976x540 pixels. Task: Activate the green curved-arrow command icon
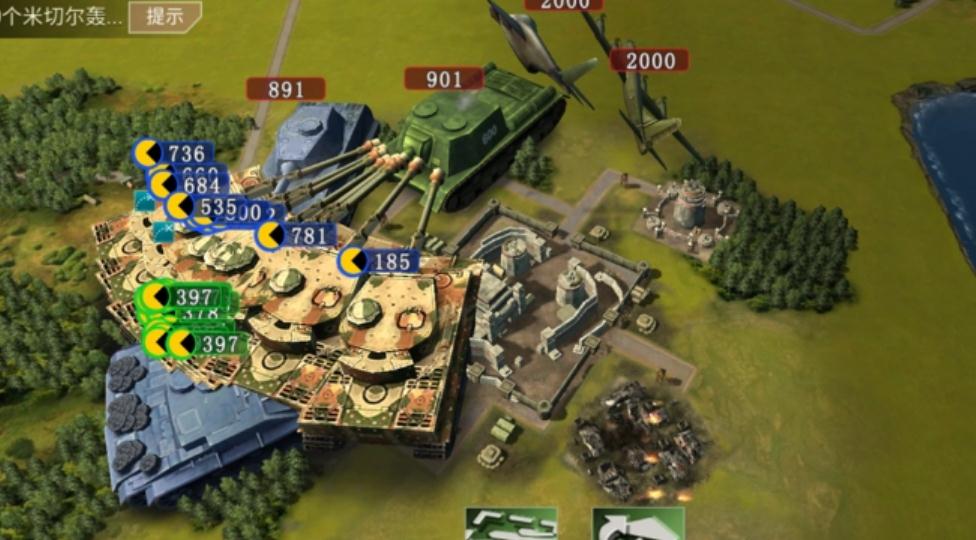tap(638, 524)
